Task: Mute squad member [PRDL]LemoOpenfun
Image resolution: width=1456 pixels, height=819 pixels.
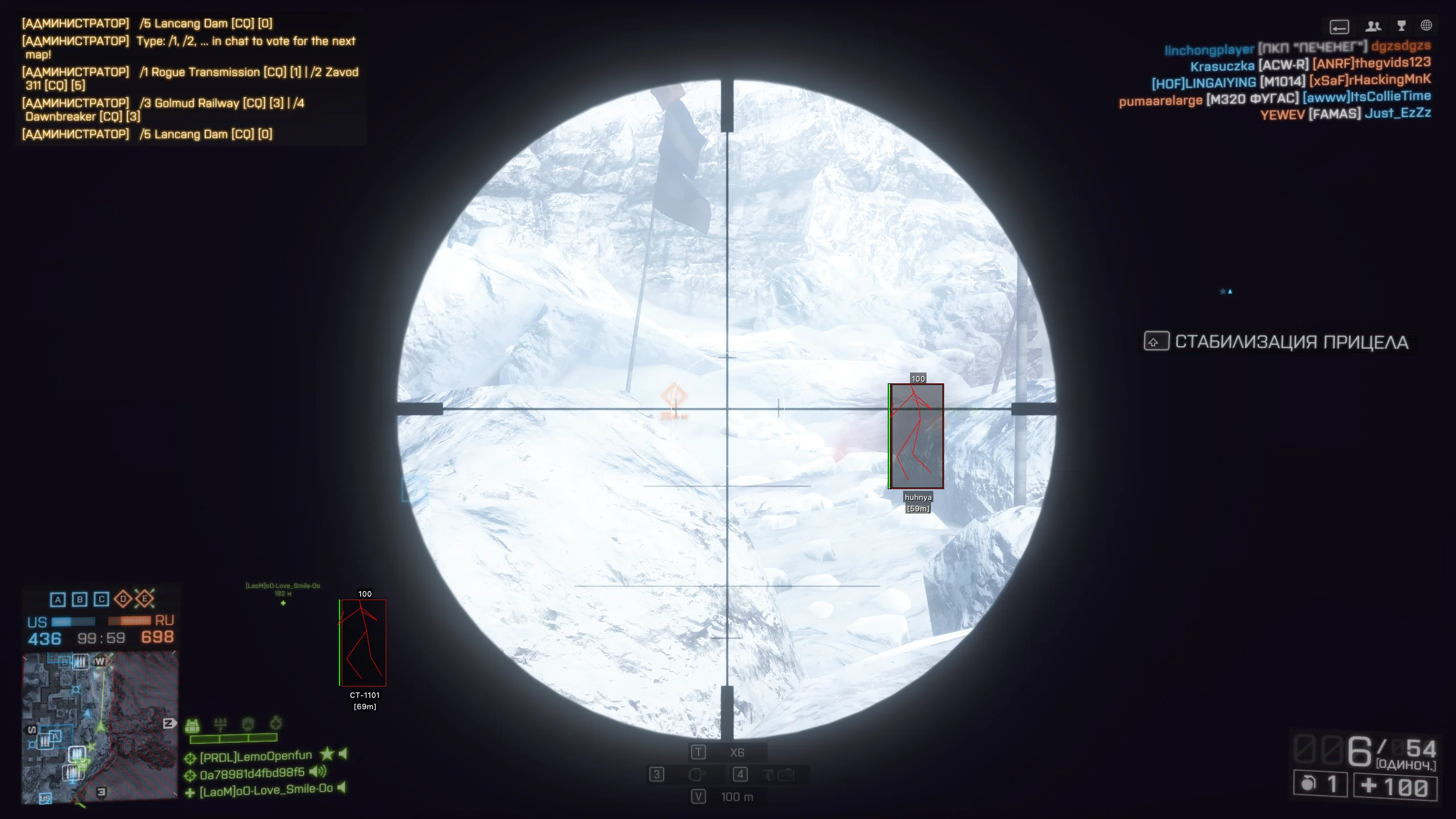Action: [344, 755]
